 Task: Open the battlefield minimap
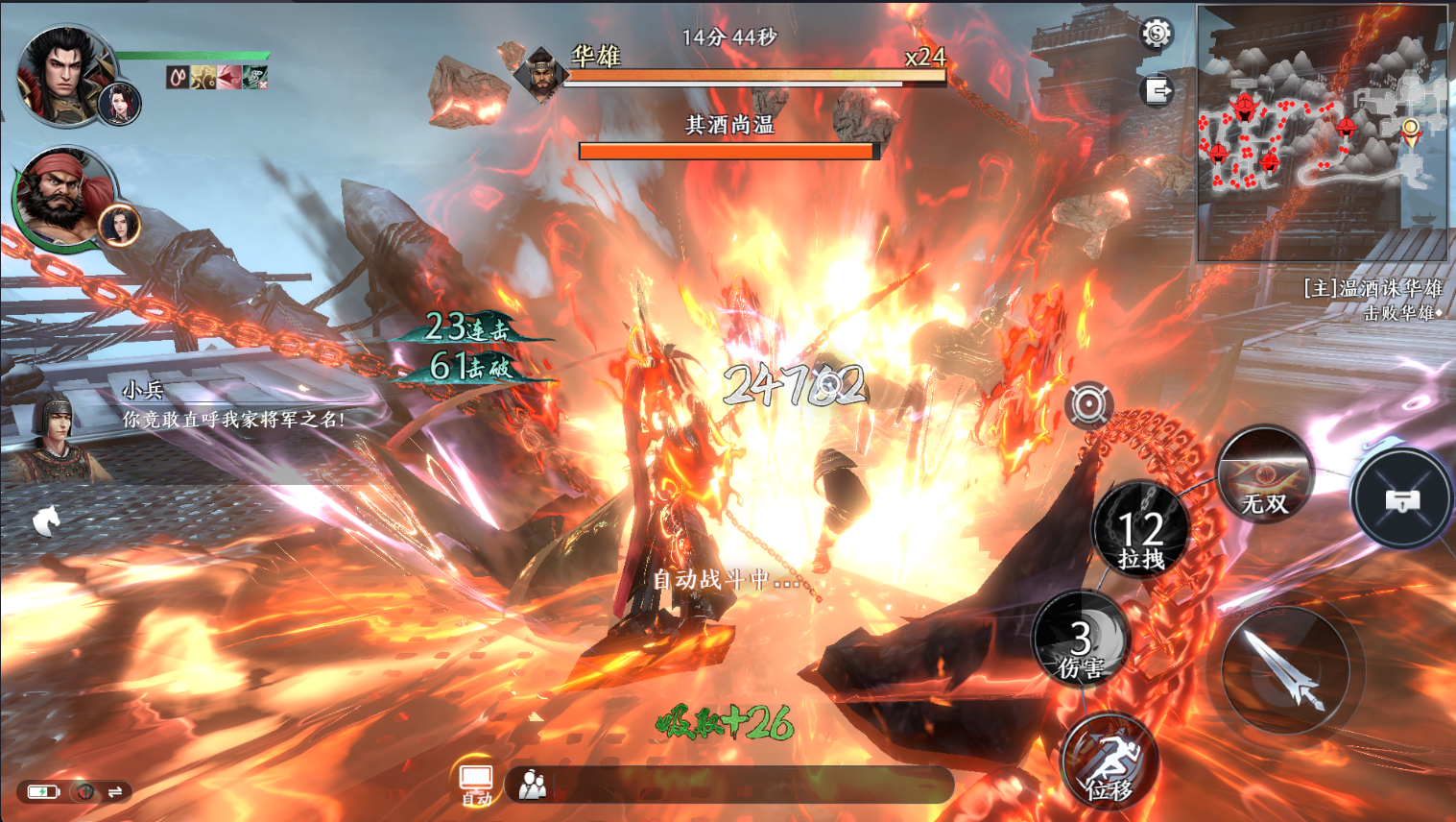pos(1322,133)
